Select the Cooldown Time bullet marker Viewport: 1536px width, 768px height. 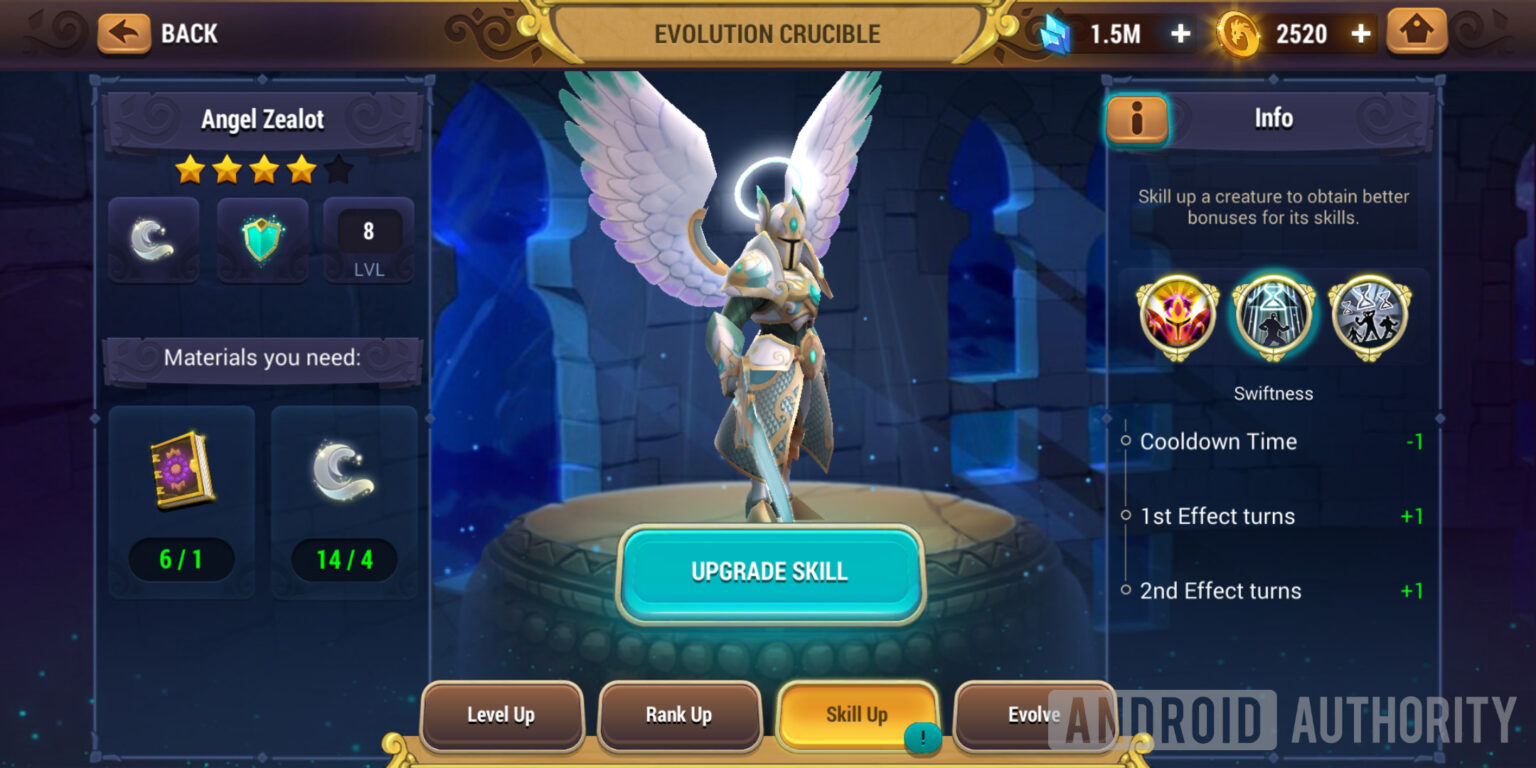tap(1126, 441)
